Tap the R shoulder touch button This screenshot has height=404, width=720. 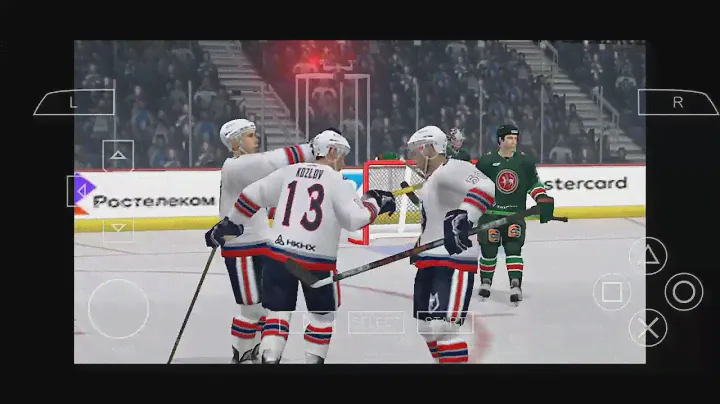pos(677,102)
